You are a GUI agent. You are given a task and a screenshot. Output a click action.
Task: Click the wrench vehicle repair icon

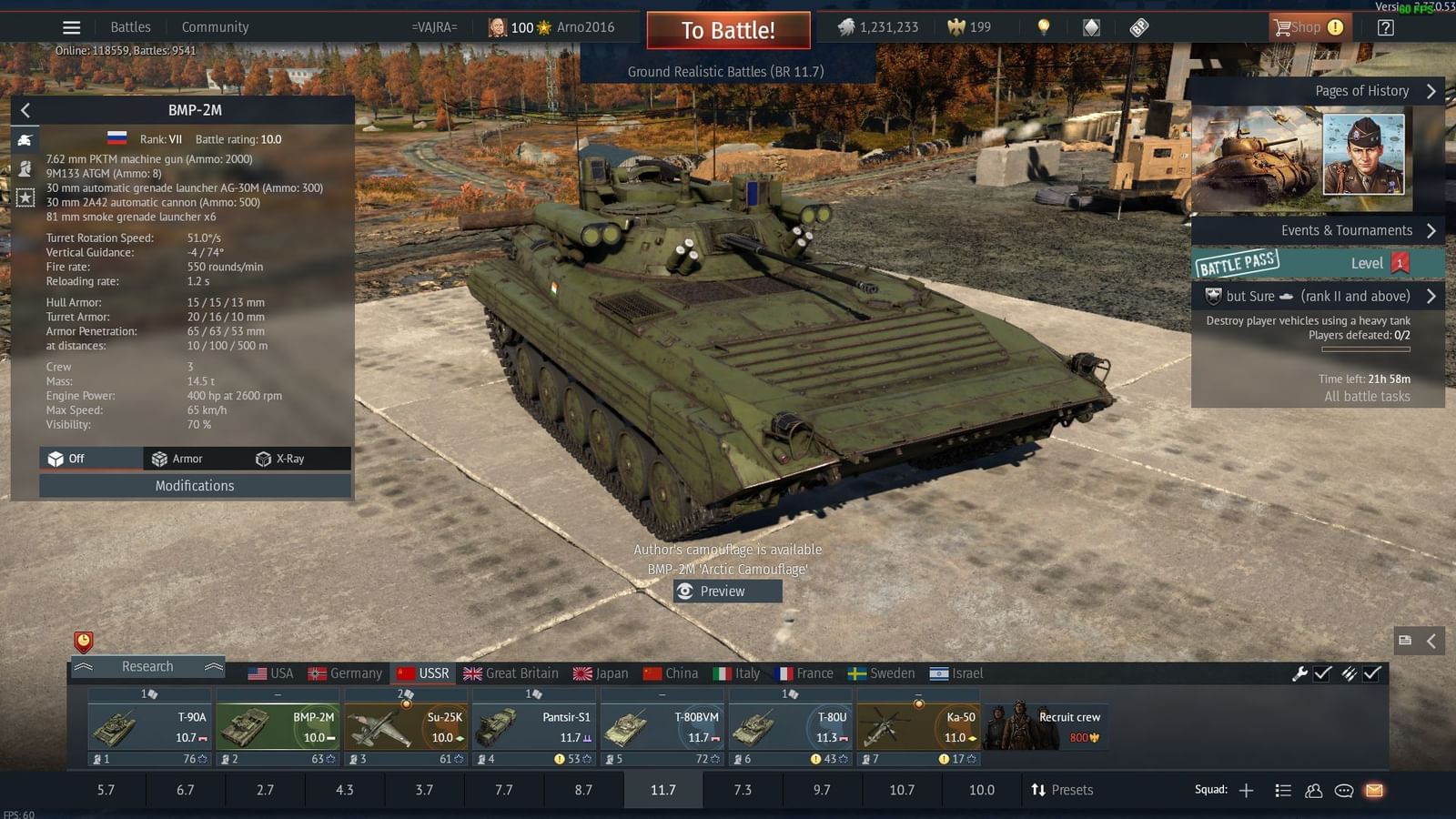tap(1301, 673)
